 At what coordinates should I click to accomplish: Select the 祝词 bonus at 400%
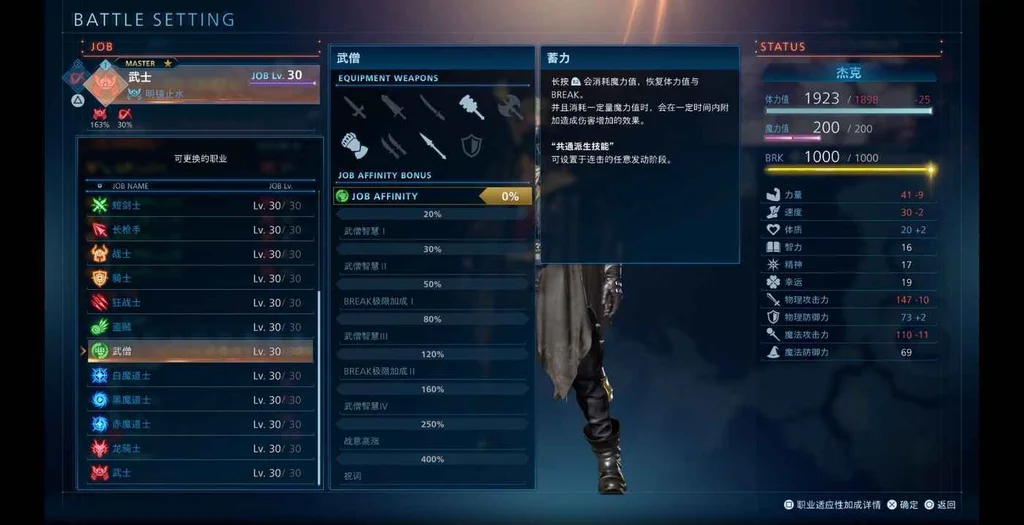pos(432,476)
